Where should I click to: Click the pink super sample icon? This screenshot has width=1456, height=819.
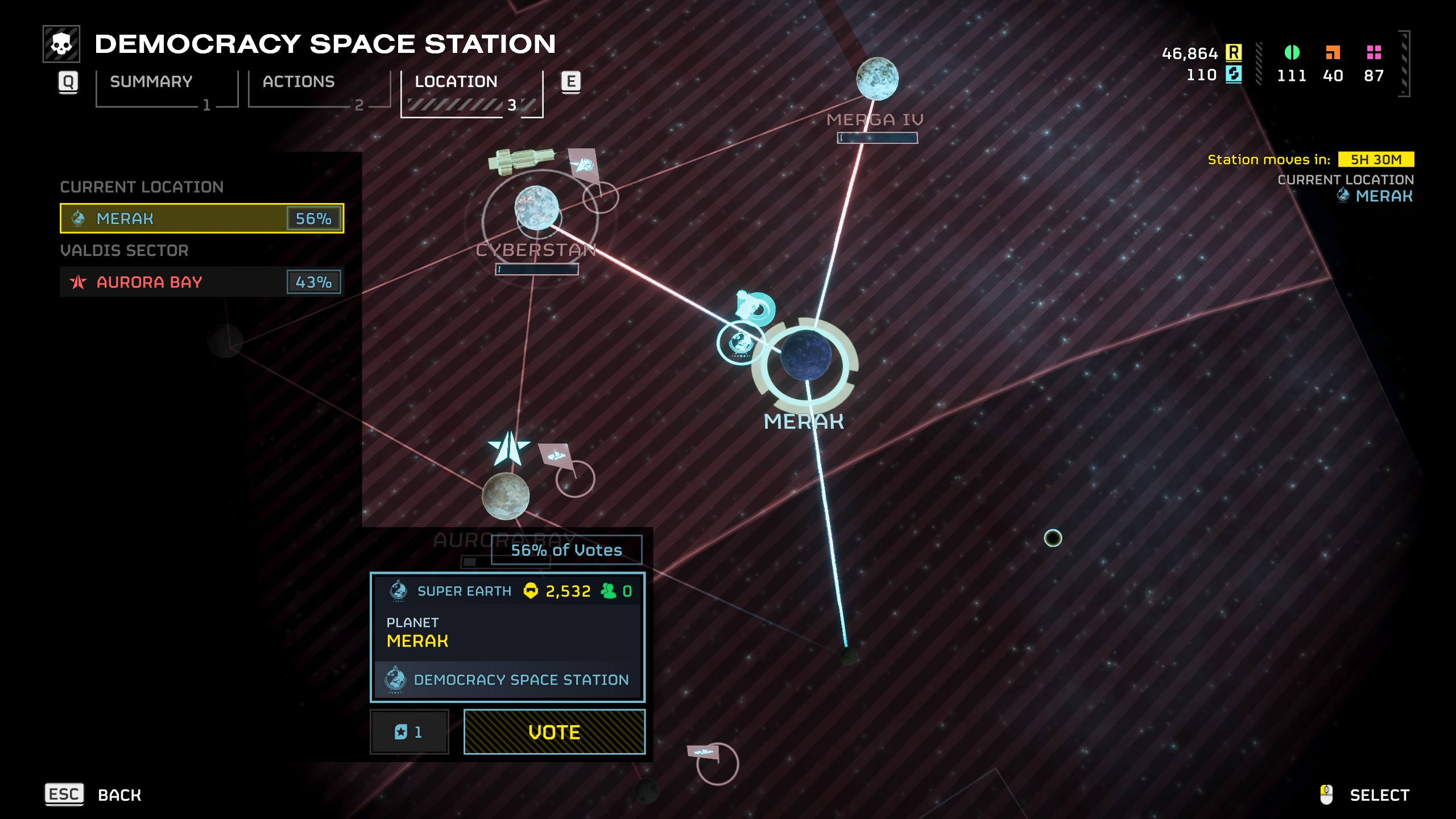click(1374, 52)
